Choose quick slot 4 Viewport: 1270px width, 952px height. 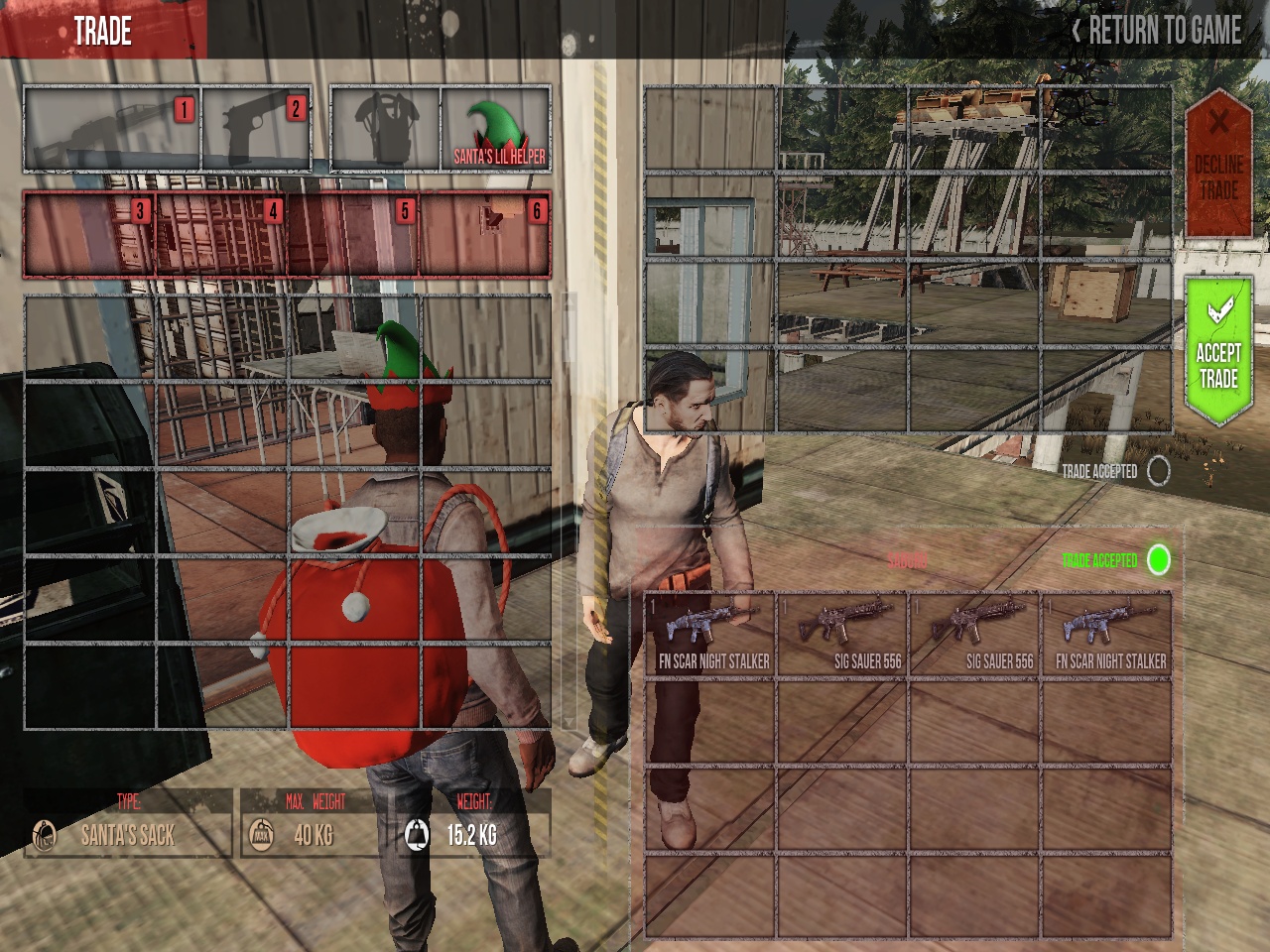point(221,234)
